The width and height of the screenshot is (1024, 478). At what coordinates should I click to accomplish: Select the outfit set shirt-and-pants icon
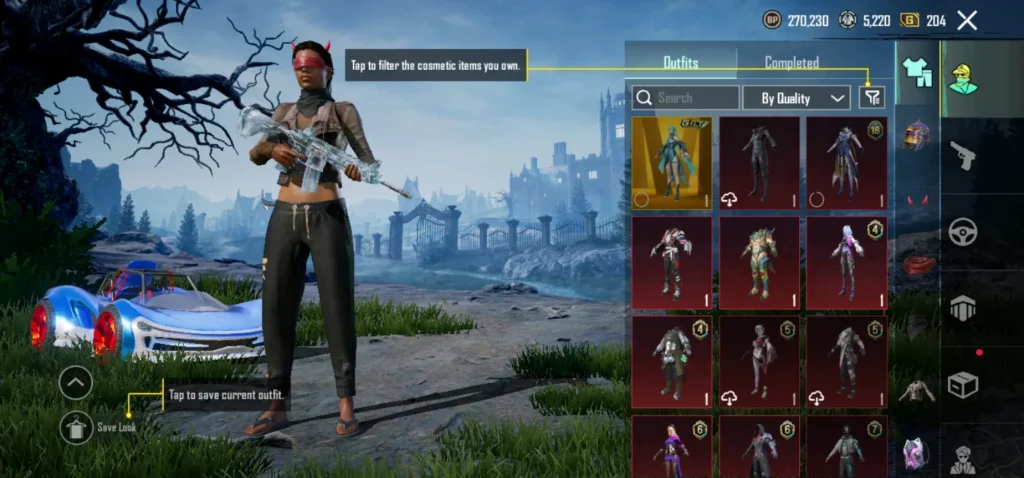click(x=917, y=70)
